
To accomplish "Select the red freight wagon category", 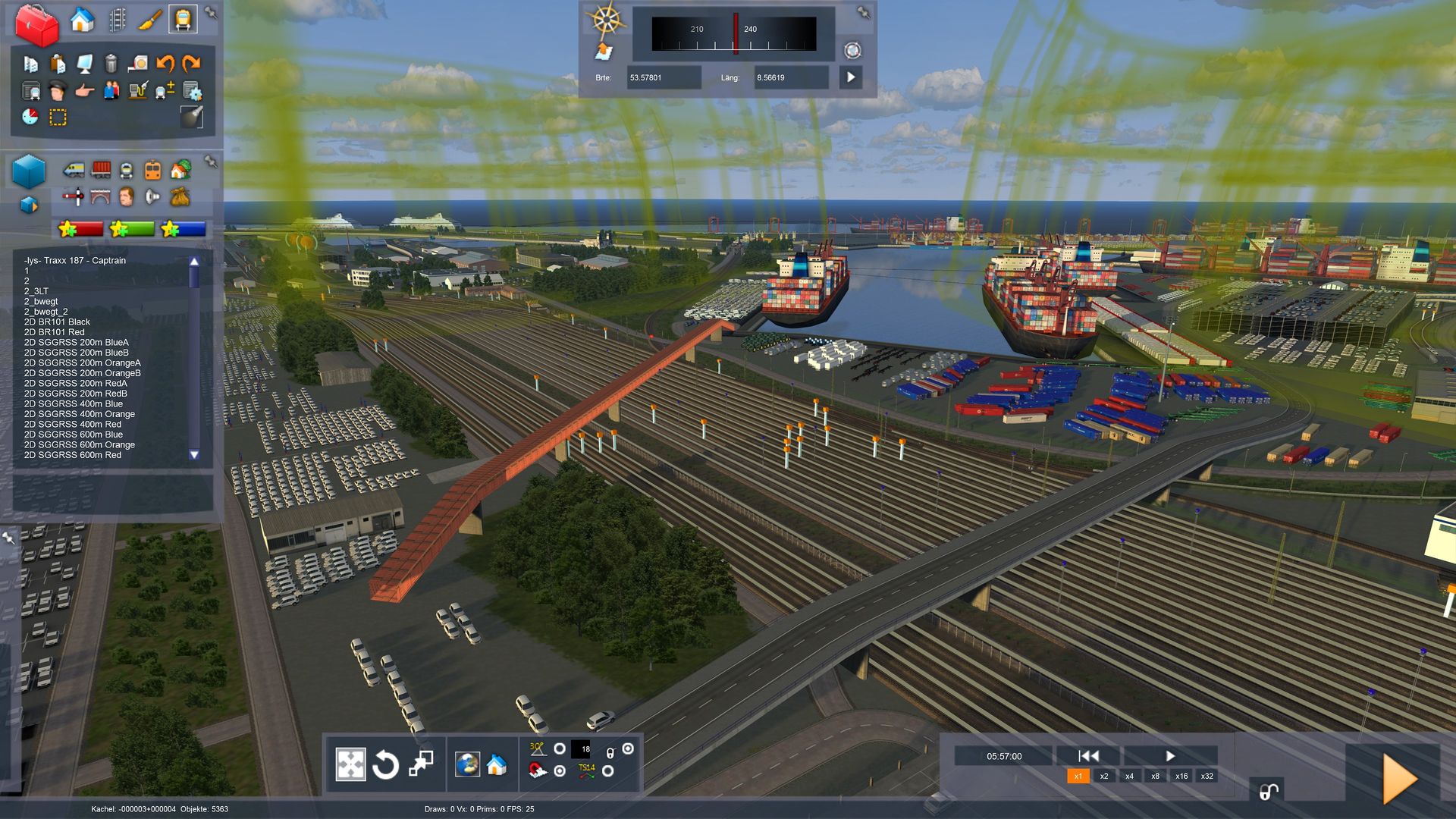I will coord(101,169).
